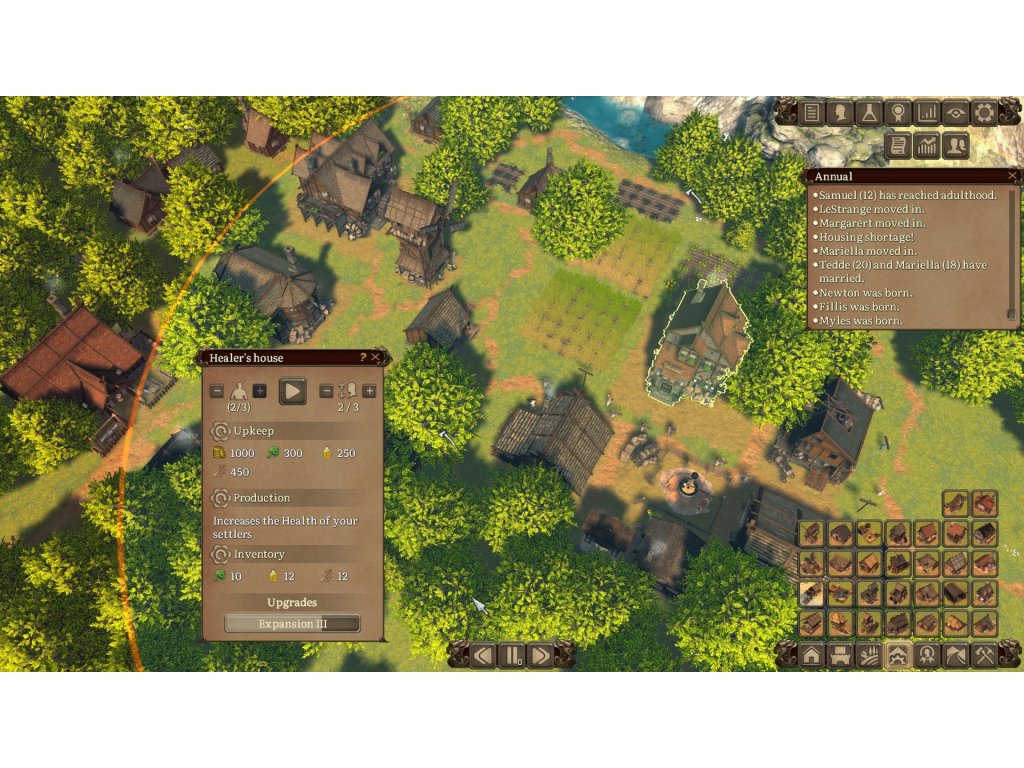
Task: Increase game speed with the right arrow
Action: pos(541,656)
